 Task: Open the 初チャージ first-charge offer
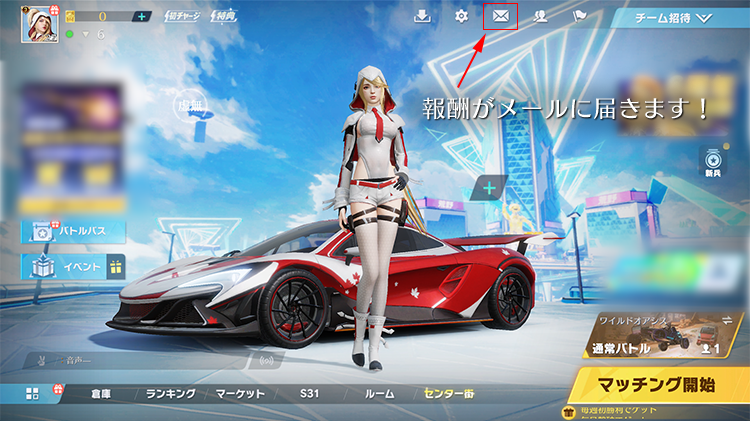(x=183, y=17)
